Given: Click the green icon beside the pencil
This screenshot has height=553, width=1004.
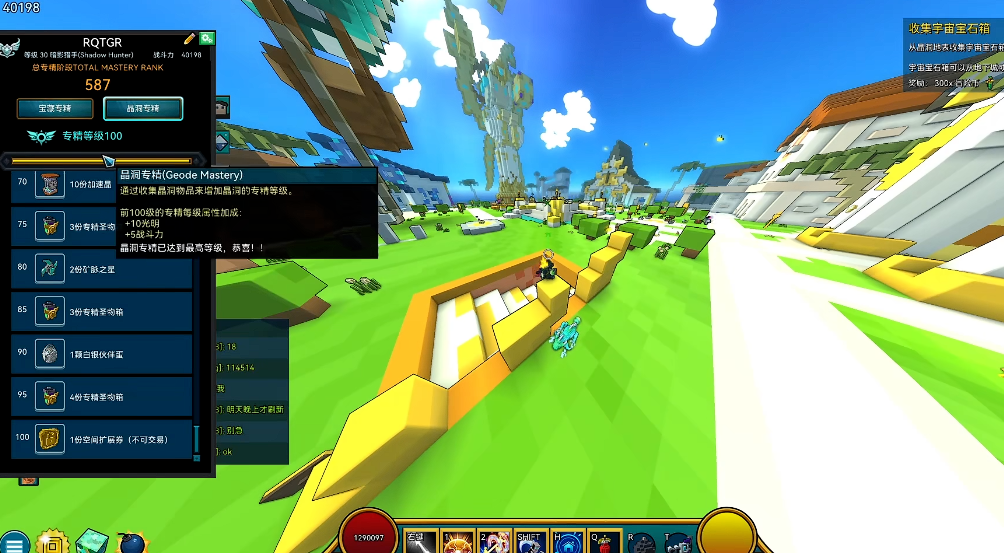Looking at the screenshot, I should (206, 38).
